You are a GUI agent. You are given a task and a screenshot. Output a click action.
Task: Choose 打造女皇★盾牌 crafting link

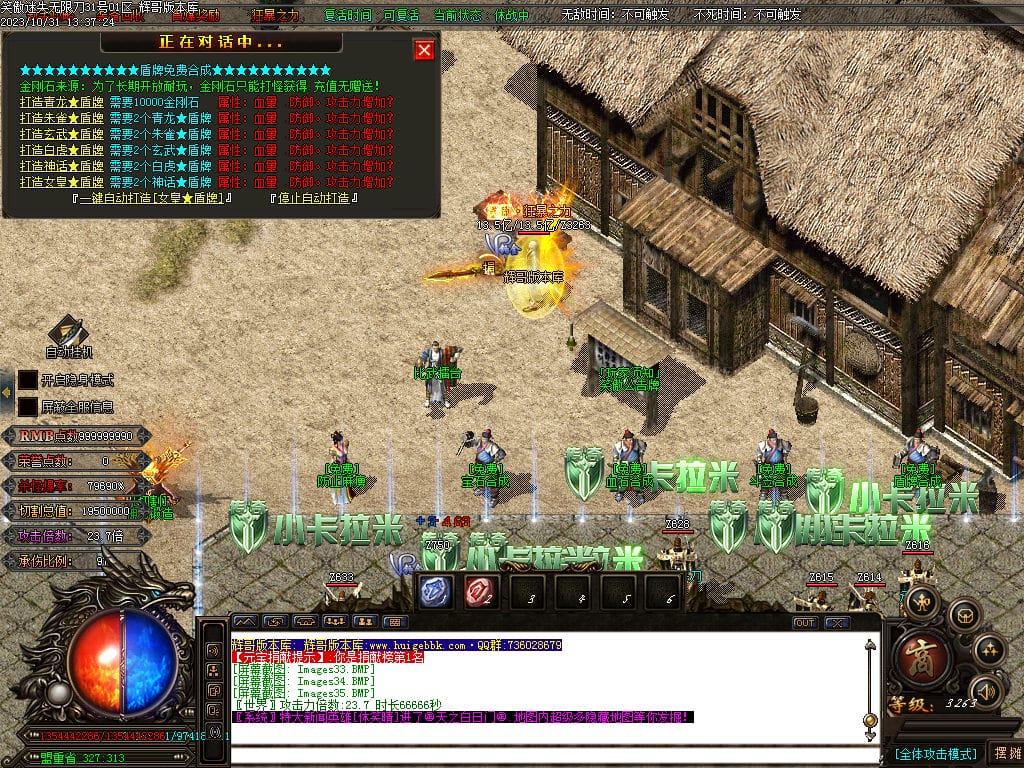coord(62,182)
